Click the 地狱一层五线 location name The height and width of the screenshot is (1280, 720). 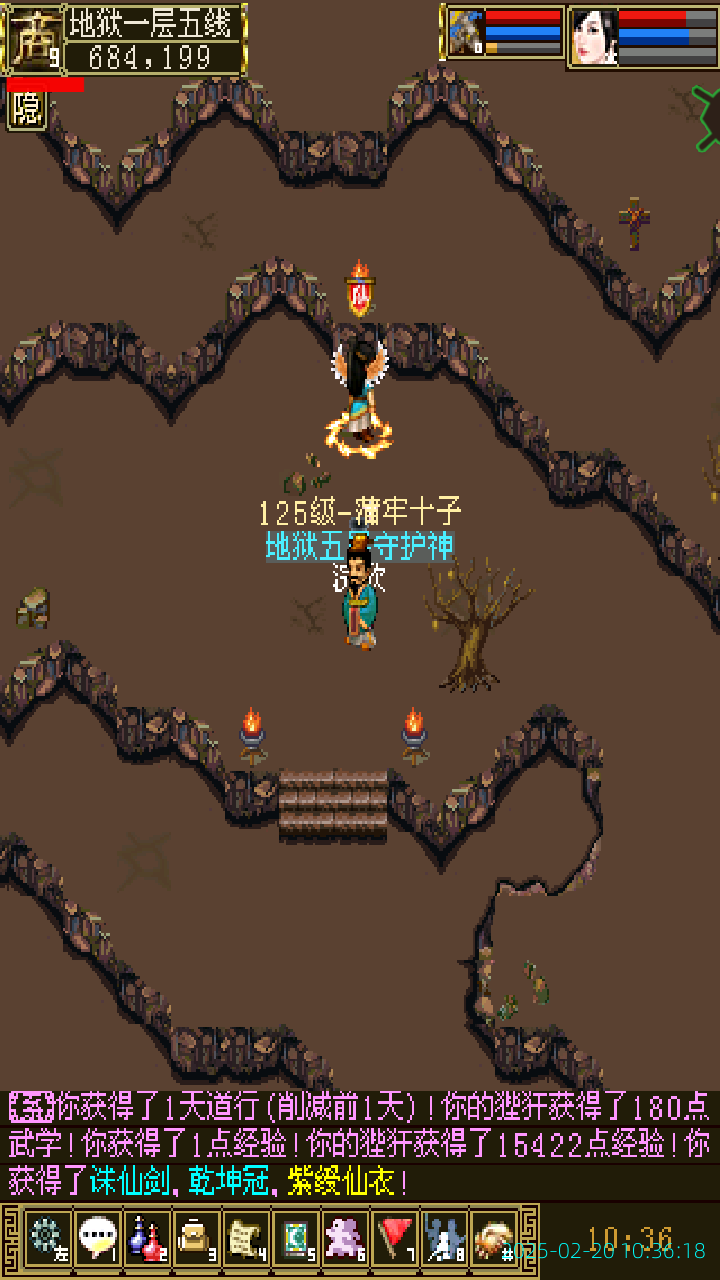click(155, 23)
